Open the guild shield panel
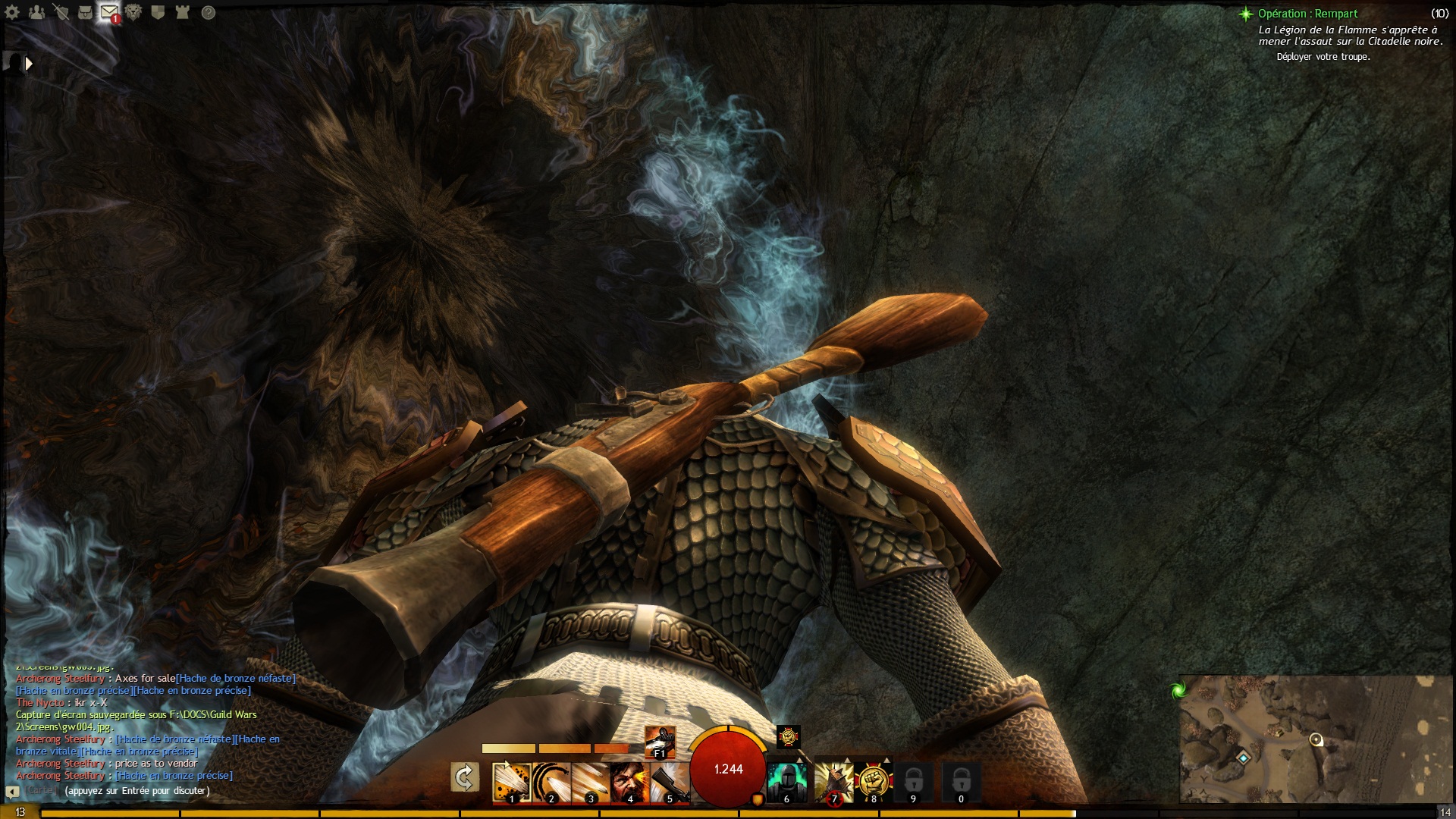1456x819 pixels. pyautogui.click(x=158, y=12)
